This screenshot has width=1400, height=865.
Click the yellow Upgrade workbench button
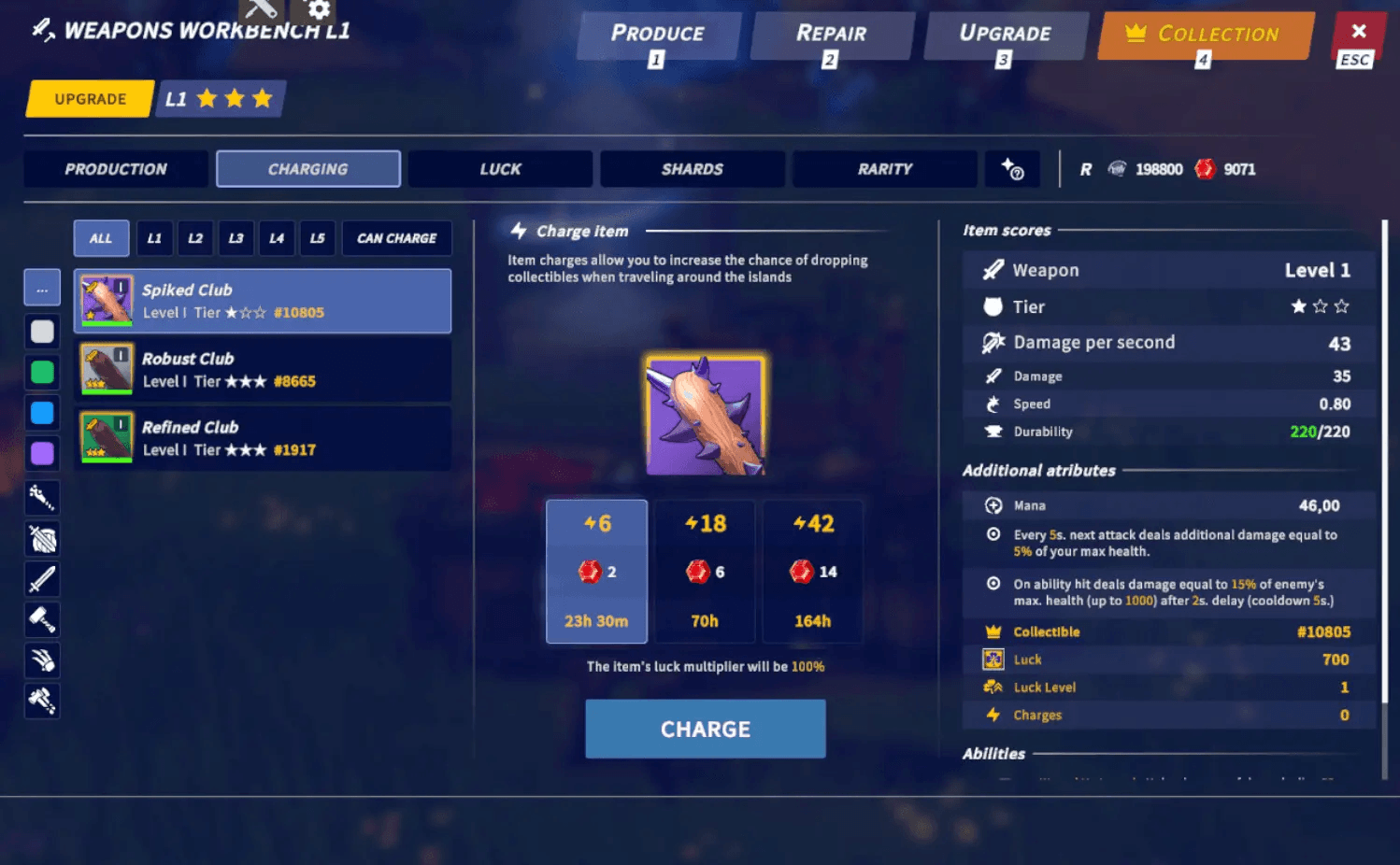pos(90,99)
